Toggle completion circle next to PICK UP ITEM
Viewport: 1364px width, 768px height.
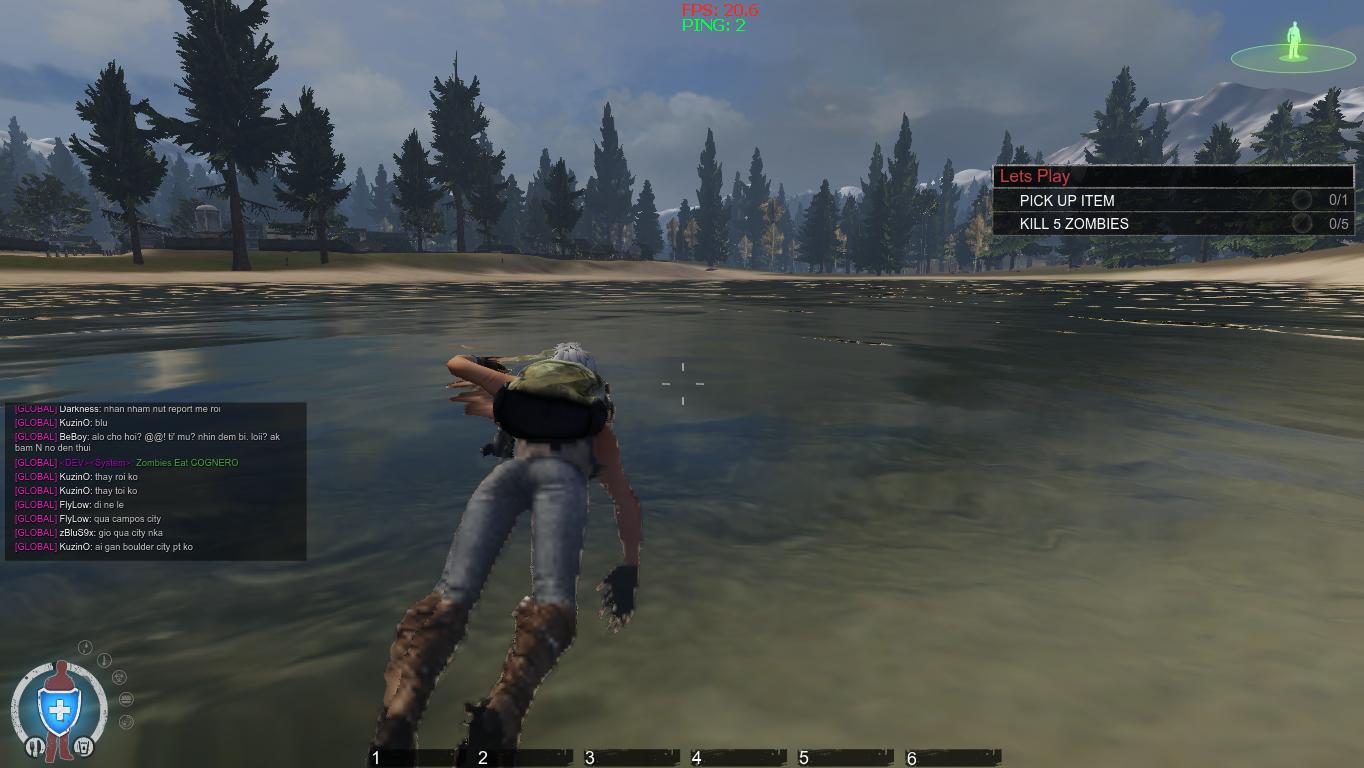[x=1303, y=201]
